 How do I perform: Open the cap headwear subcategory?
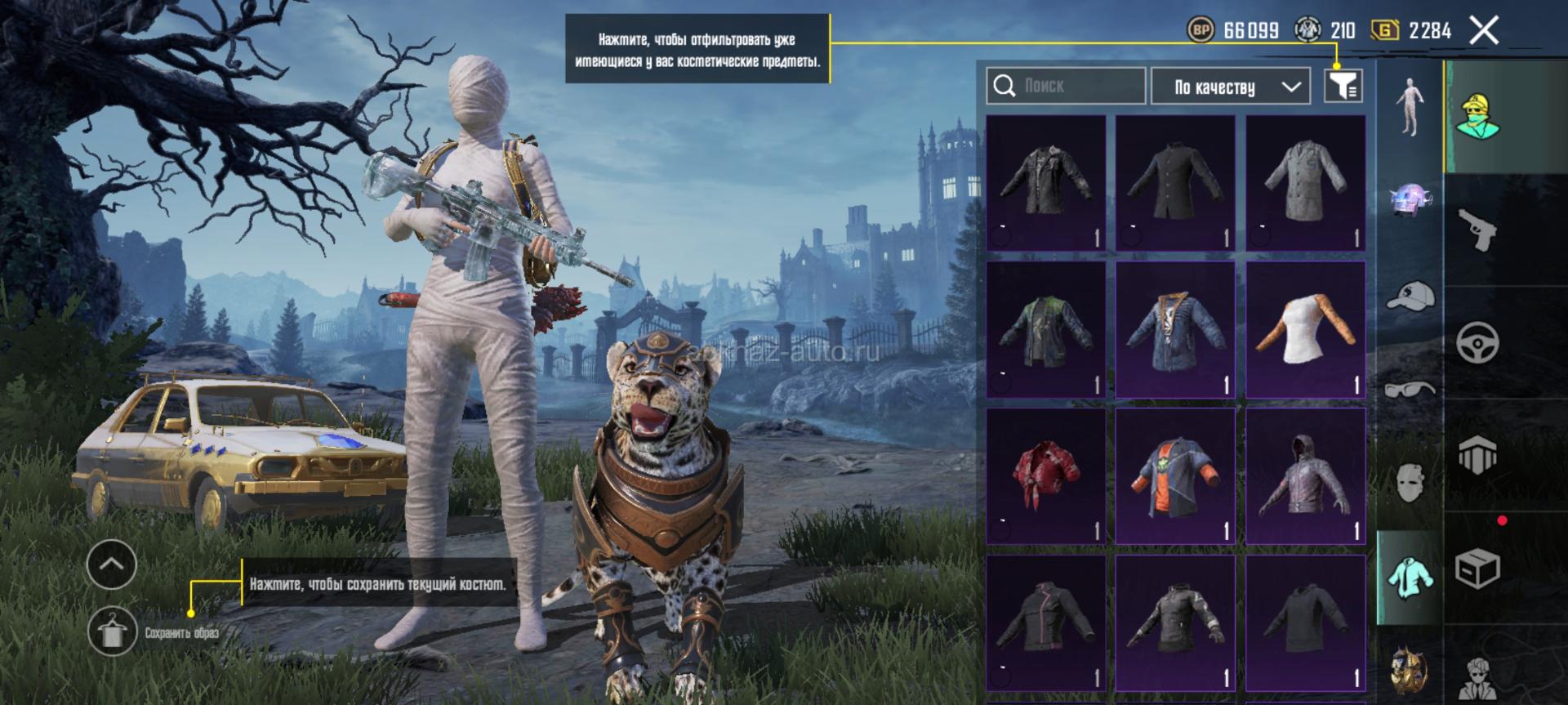click(x=1410, y=296)
